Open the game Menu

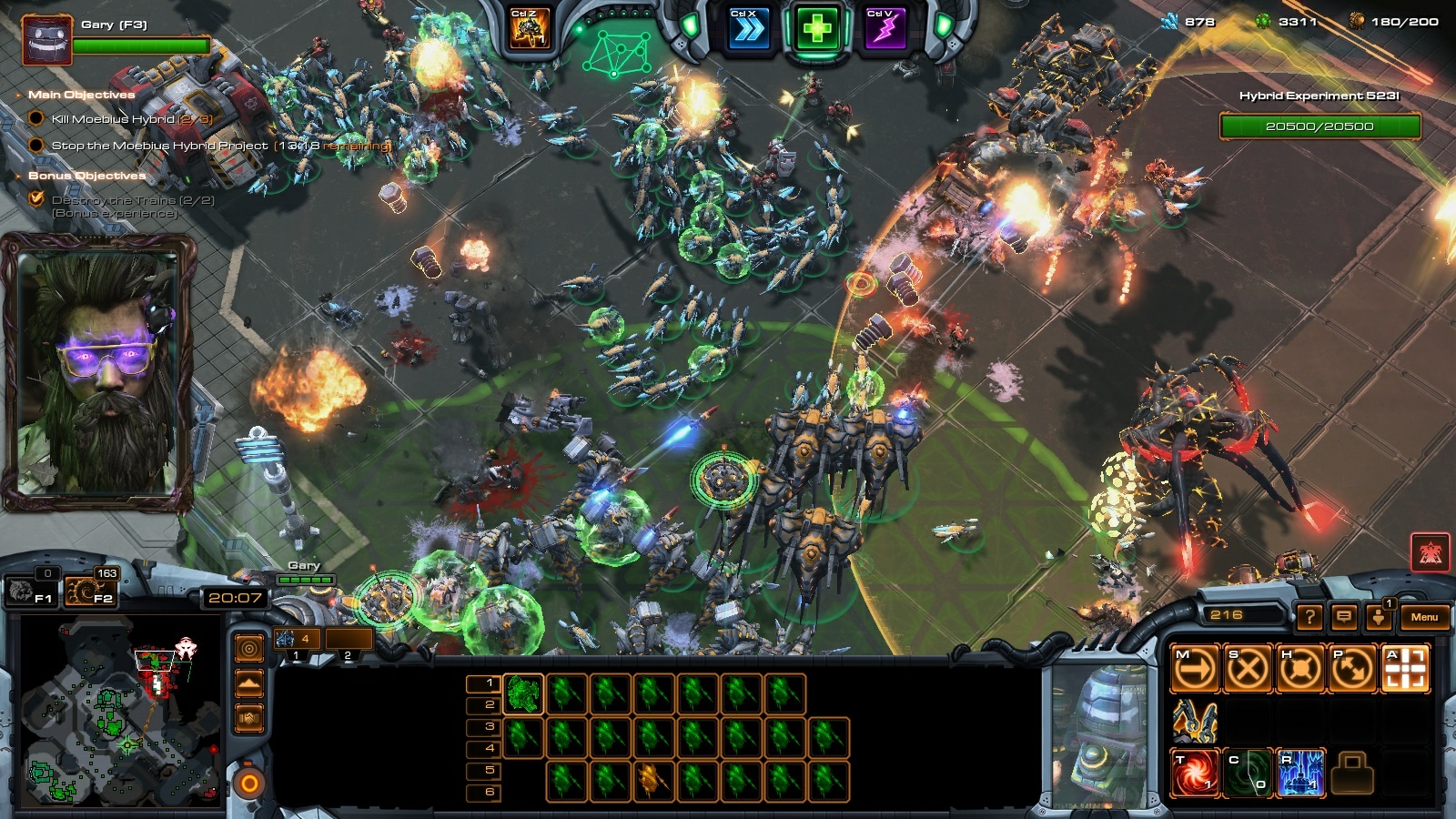pyautogui.click(x=1424, y=617)
